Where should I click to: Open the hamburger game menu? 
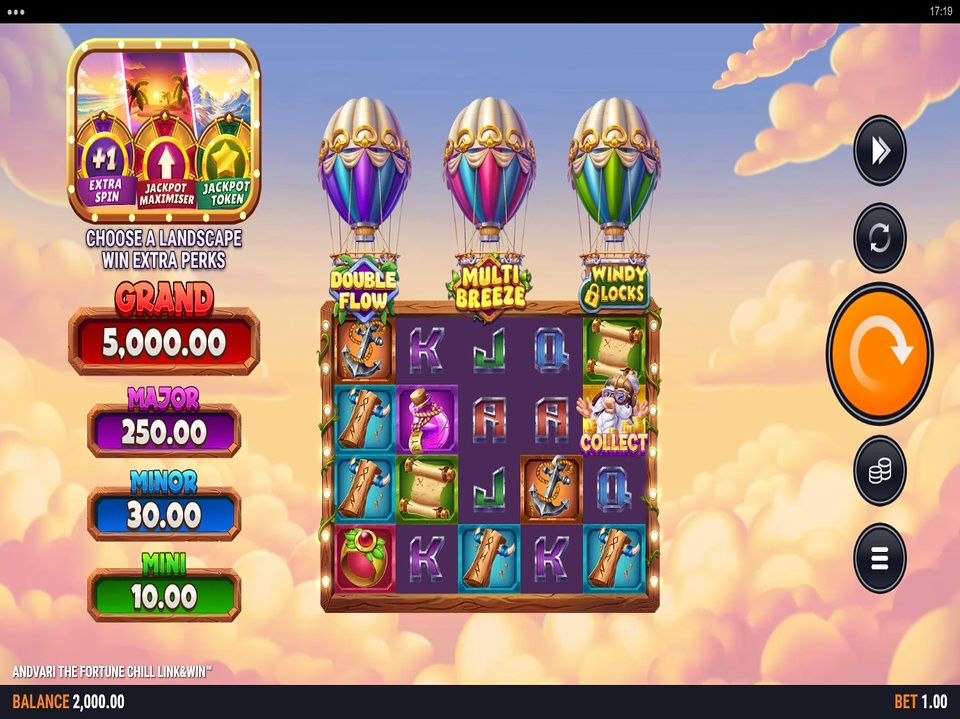tap(879, 558)
